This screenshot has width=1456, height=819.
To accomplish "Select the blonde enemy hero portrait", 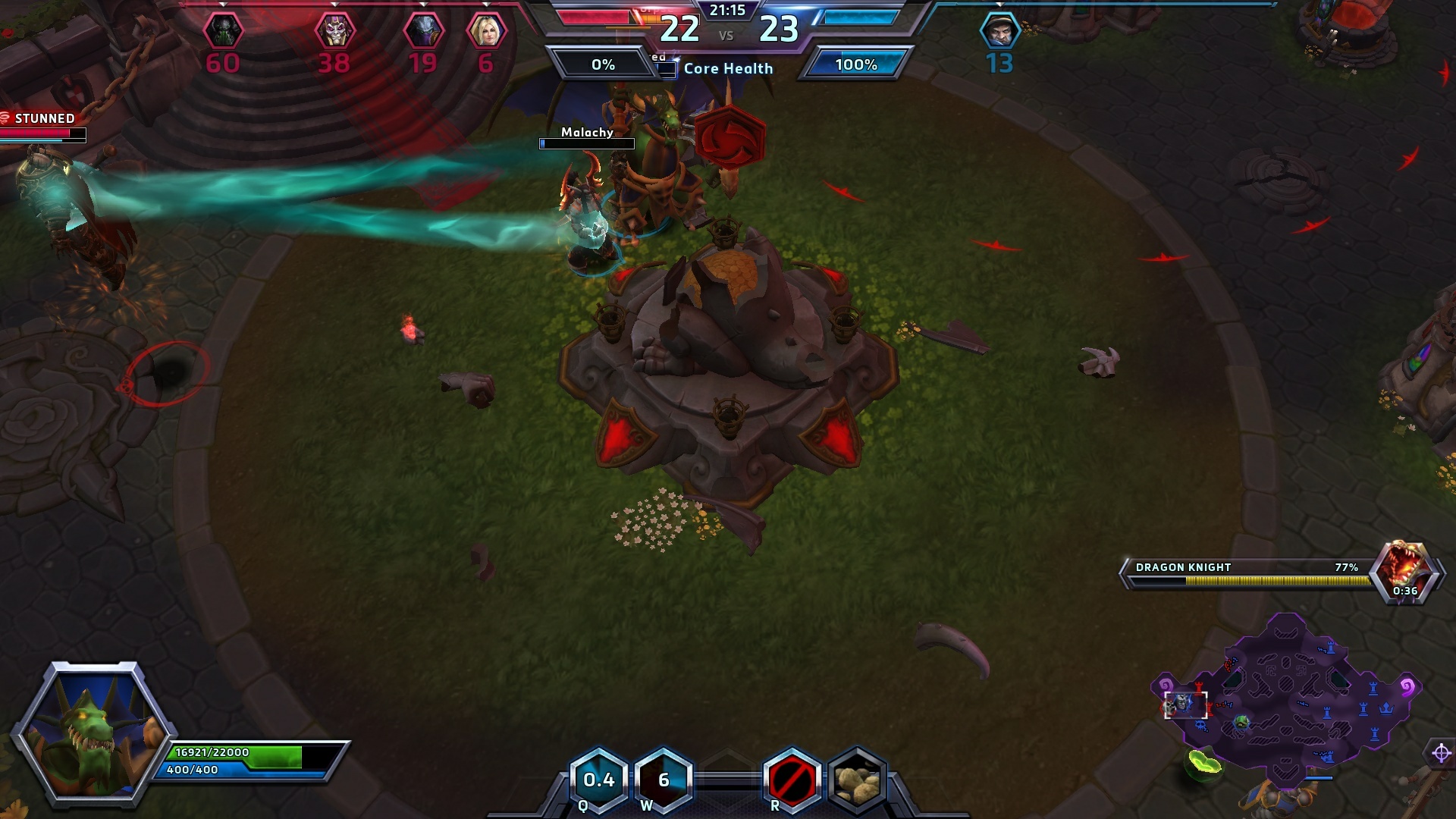I will pos(486,32).
